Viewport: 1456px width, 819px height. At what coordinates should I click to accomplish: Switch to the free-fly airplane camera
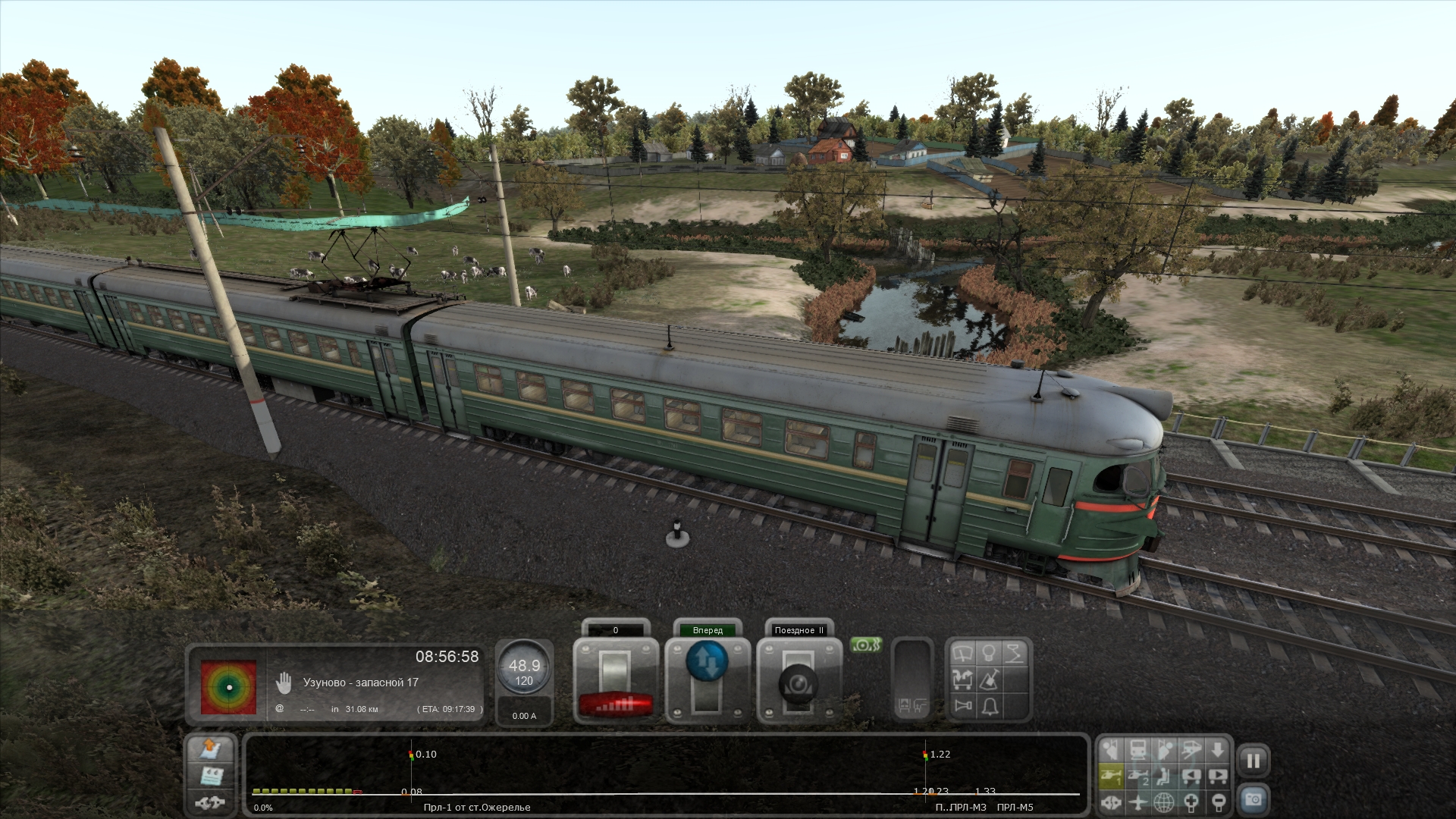coord(1137,802)
